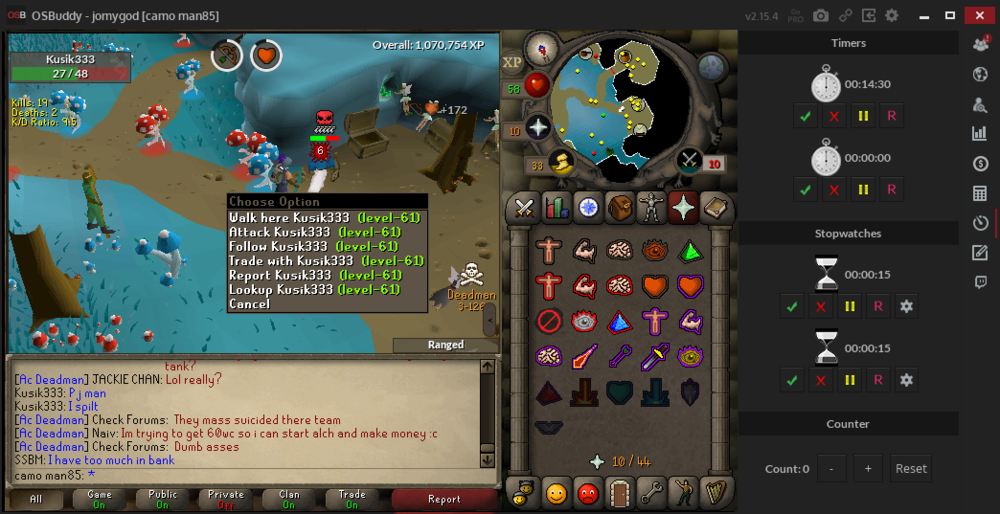Toggle the XP drops button

513,61
